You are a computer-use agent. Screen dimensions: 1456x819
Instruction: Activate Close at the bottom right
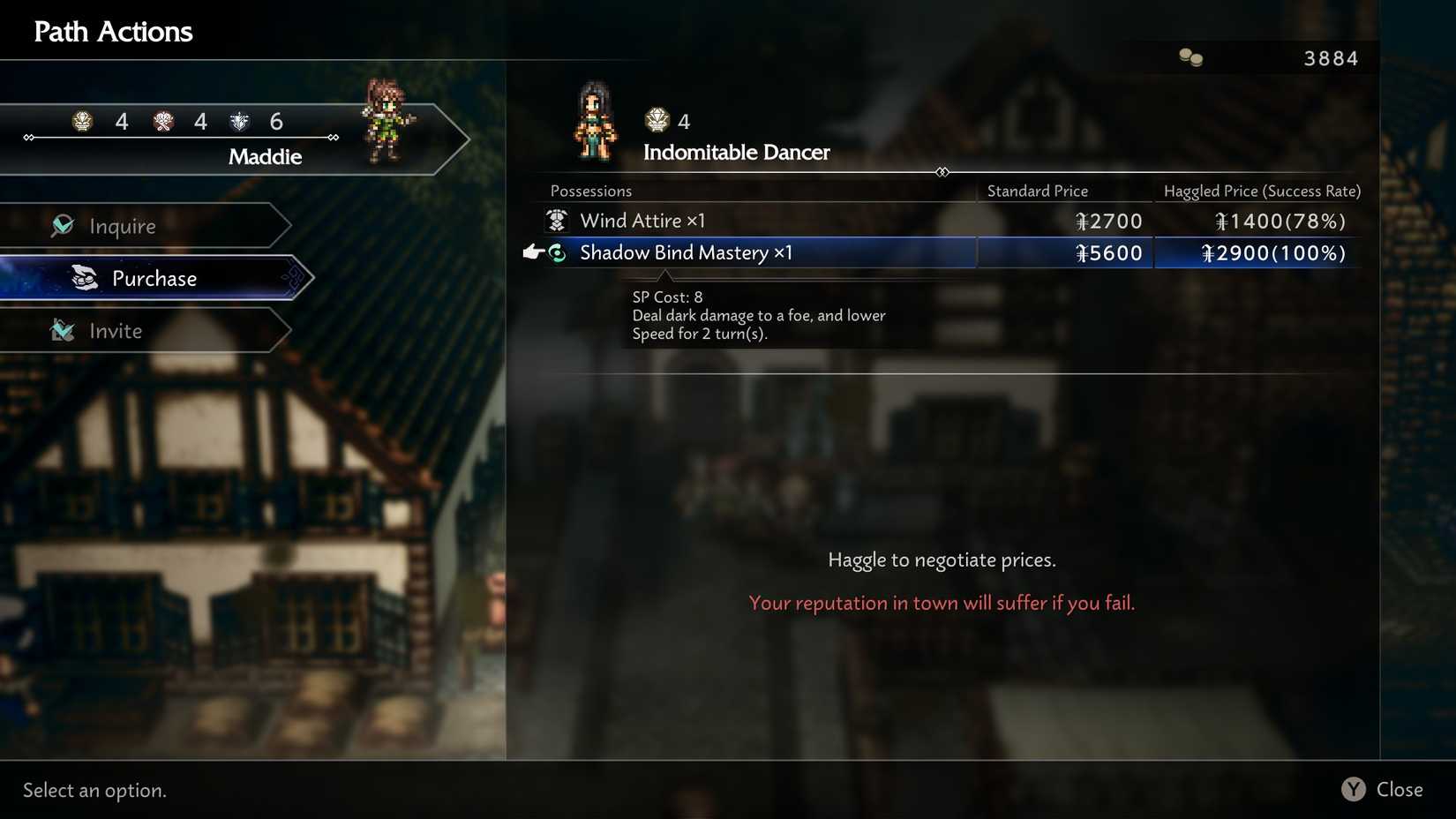click(1384, 789)
